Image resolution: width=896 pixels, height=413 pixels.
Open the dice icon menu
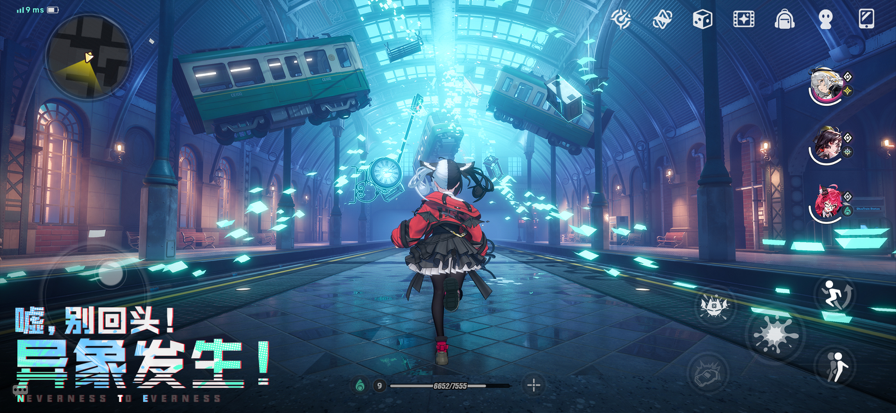tap(703, 19)
